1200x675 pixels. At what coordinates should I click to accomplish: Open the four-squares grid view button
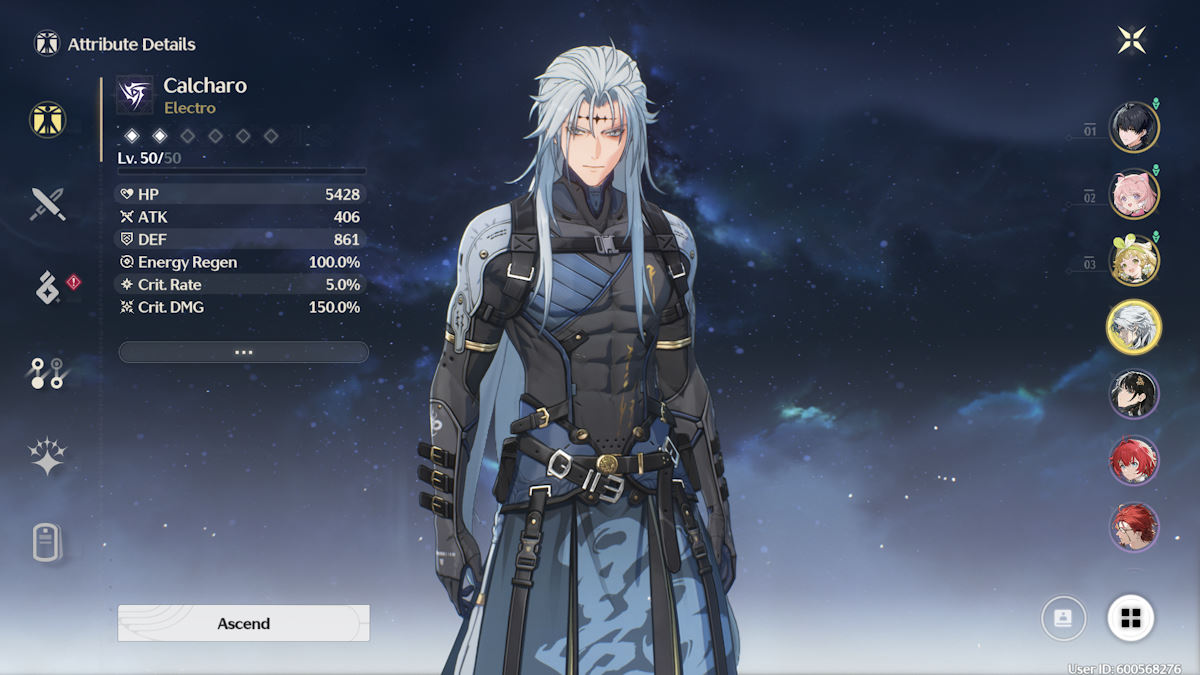click(x=1131, y=618)
